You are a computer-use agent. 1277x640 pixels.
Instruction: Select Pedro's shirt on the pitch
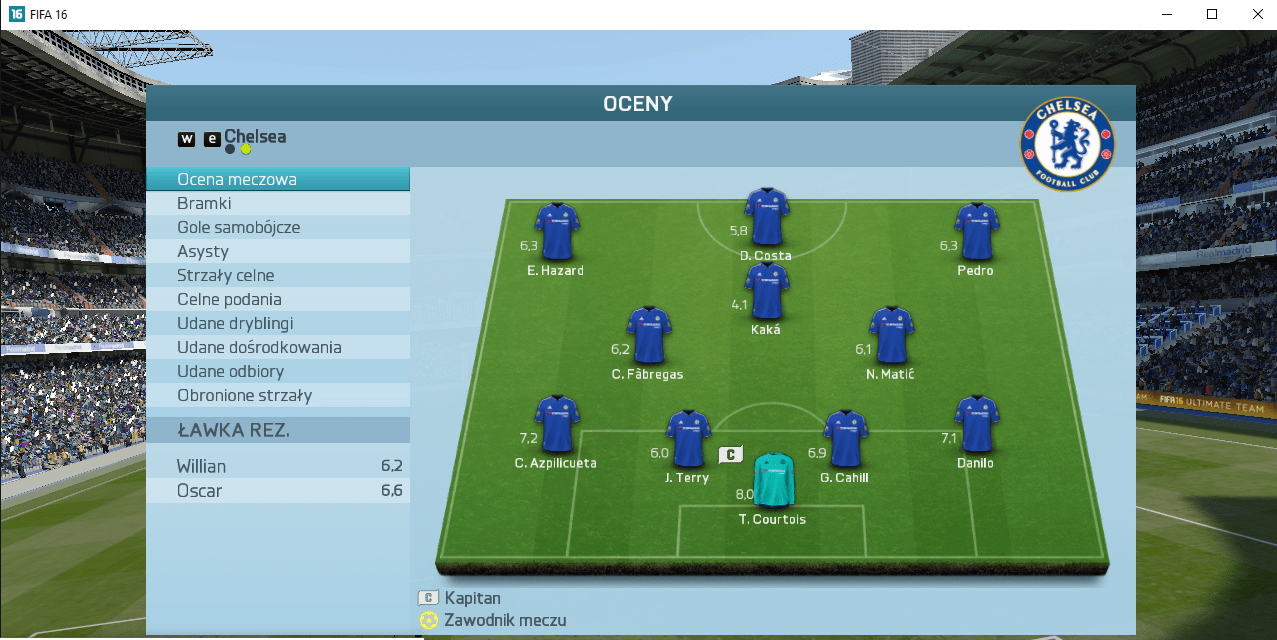pyautogui.click(x=975, y=231)
